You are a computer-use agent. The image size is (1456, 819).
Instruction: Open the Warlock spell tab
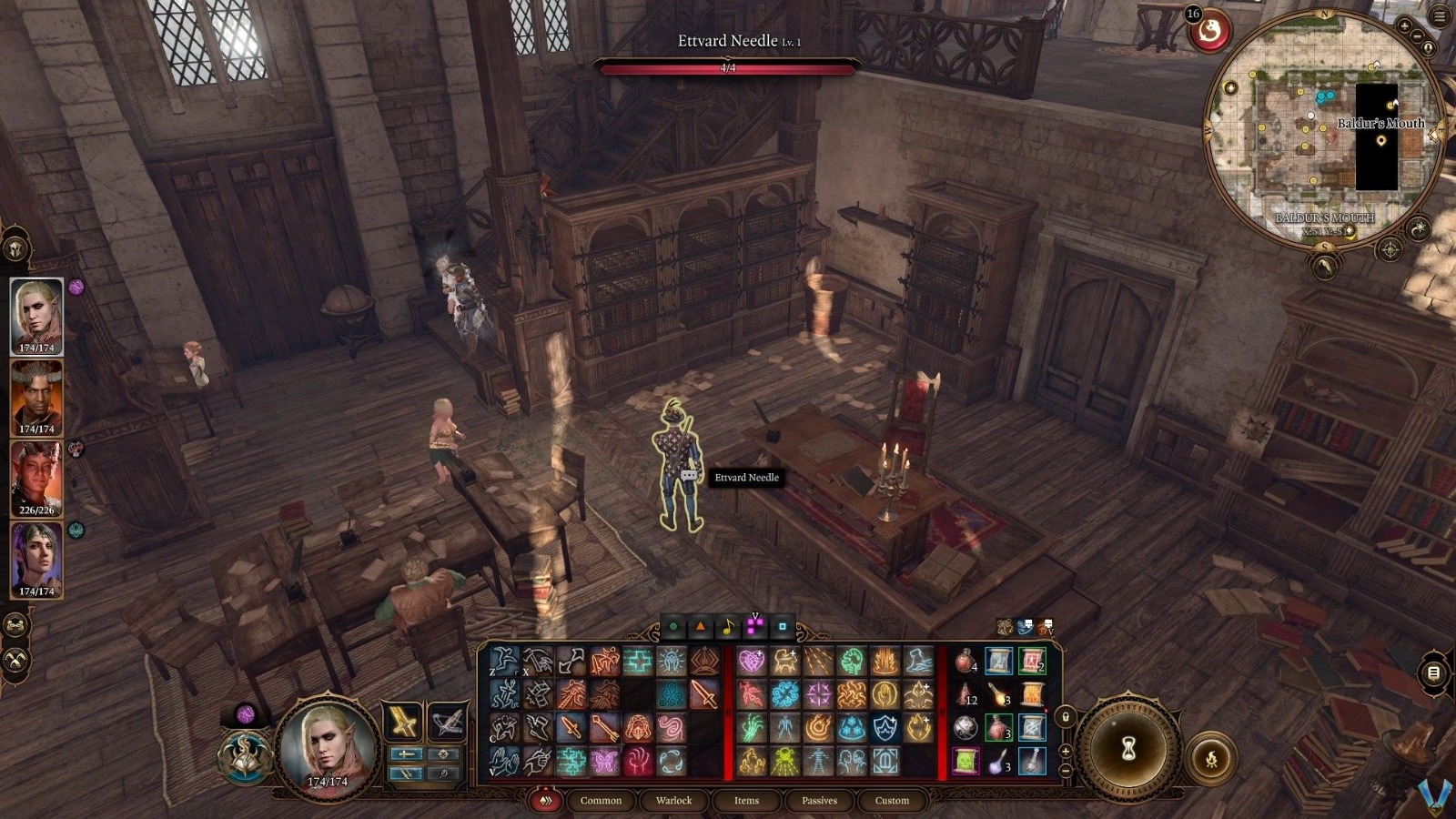(x=673, y=801)
